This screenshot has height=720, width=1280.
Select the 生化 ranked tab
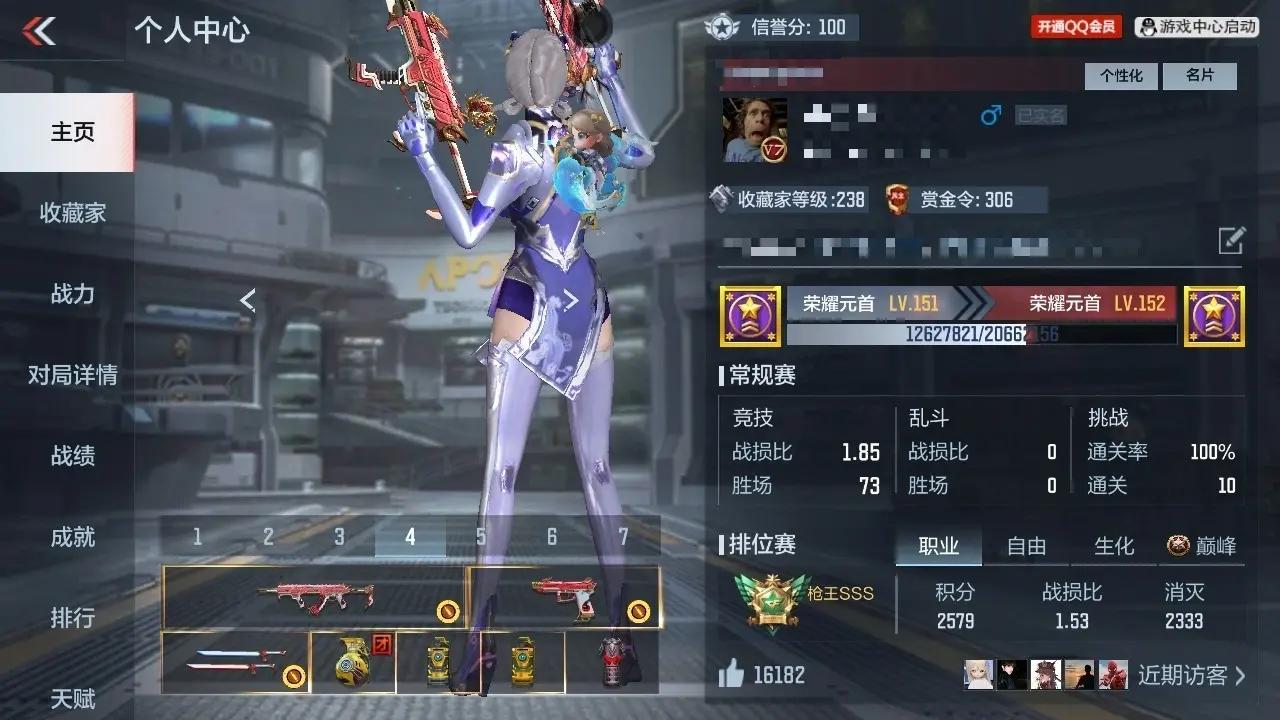pos(1114,546)
